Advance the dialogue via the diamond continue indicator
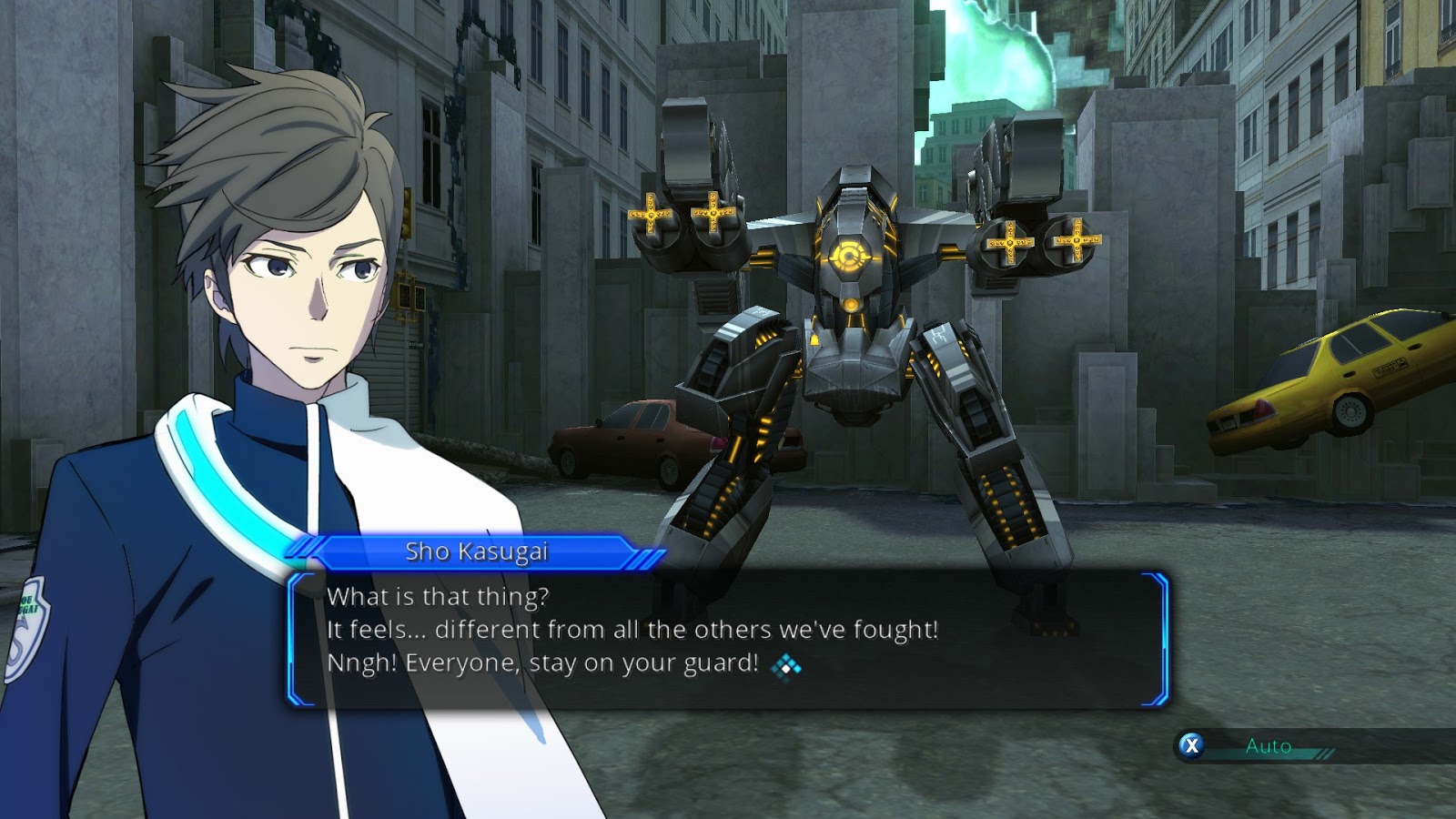 point(786,667)
